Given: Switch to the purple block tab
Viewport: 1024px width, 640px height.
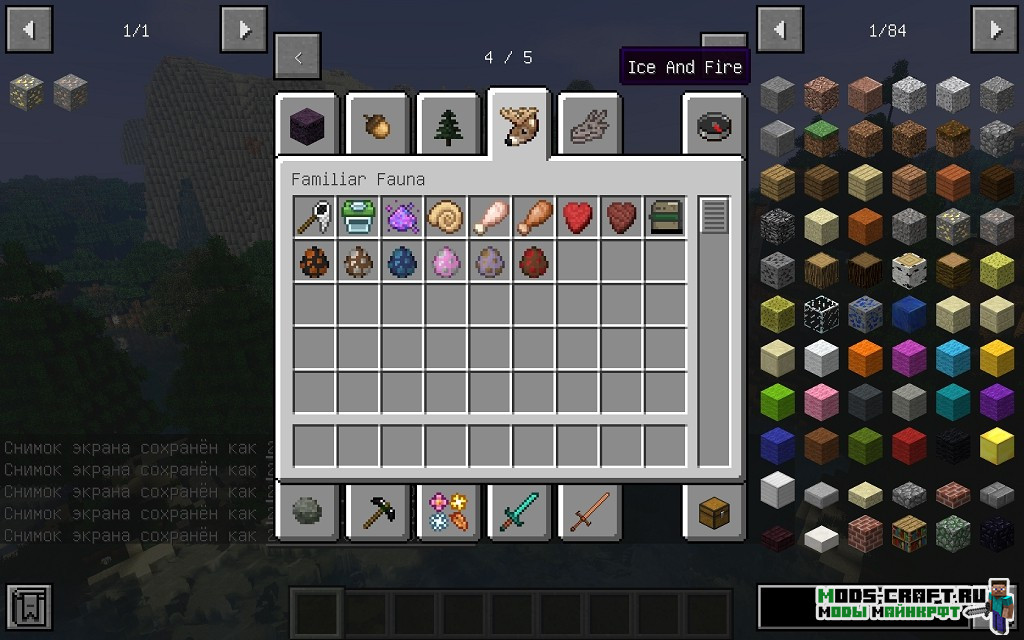Looking at the screenshot, I should click(x=307, y=125).
